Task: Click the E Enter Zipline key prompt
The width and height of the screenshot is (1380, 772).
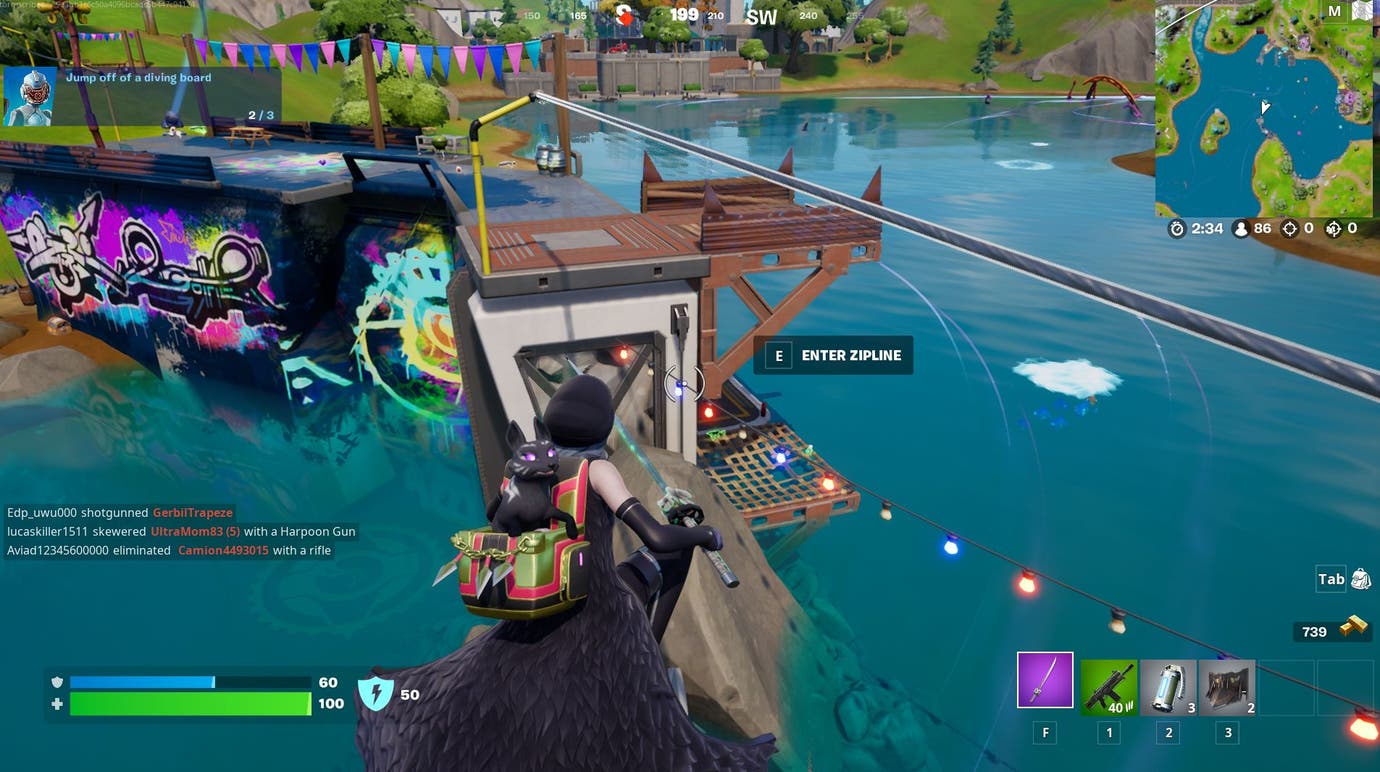Action: [778, 355]
